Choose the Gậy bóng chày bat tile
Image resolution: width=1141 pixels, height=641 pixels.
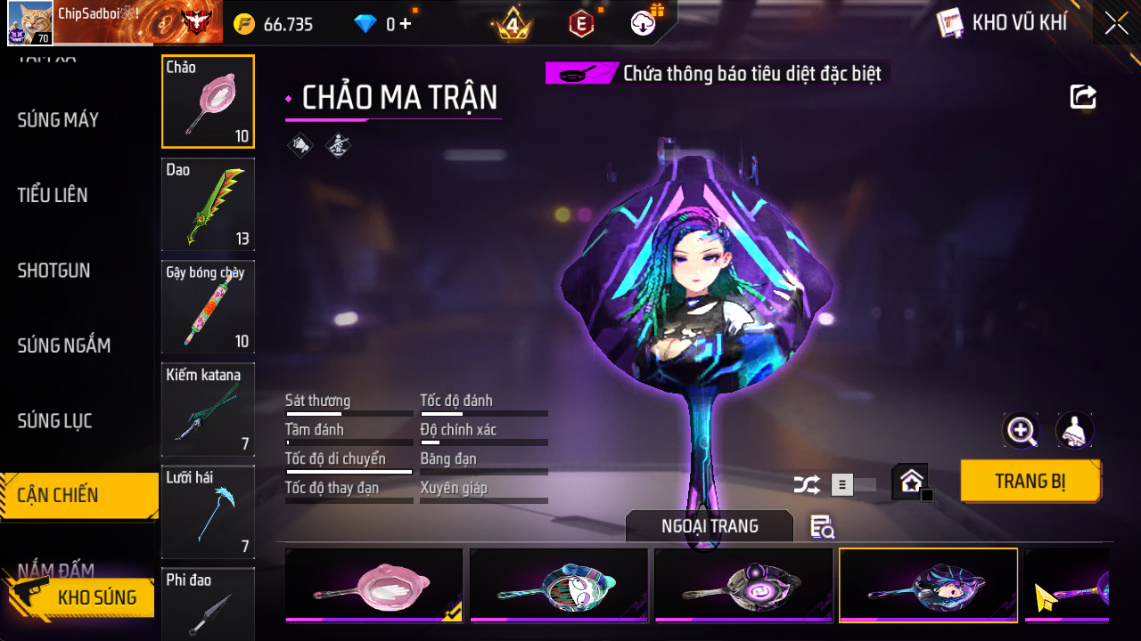coord(208,307)
